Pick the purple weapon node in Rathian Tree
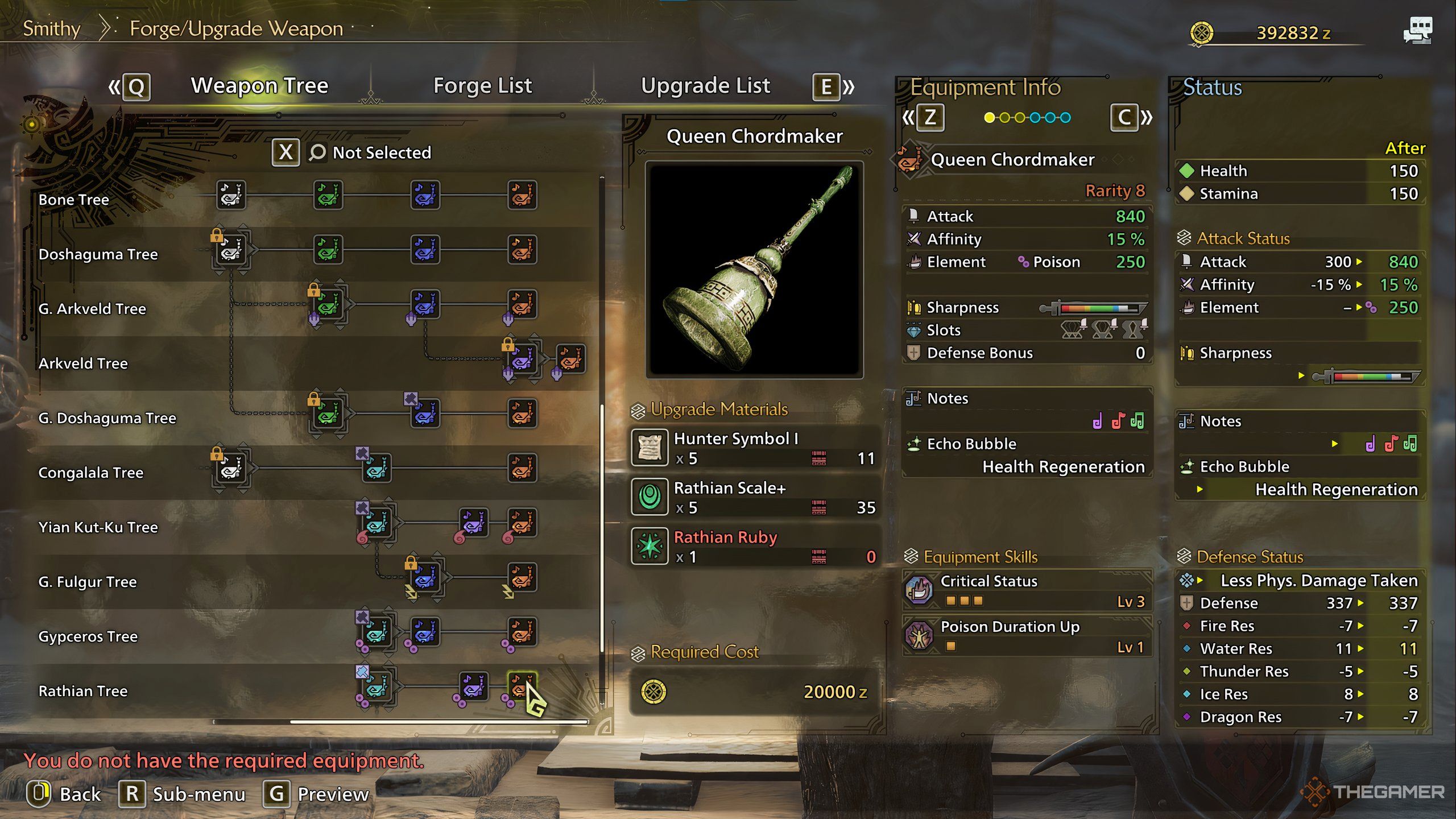 pyautogui.click(x=473, y=685)
